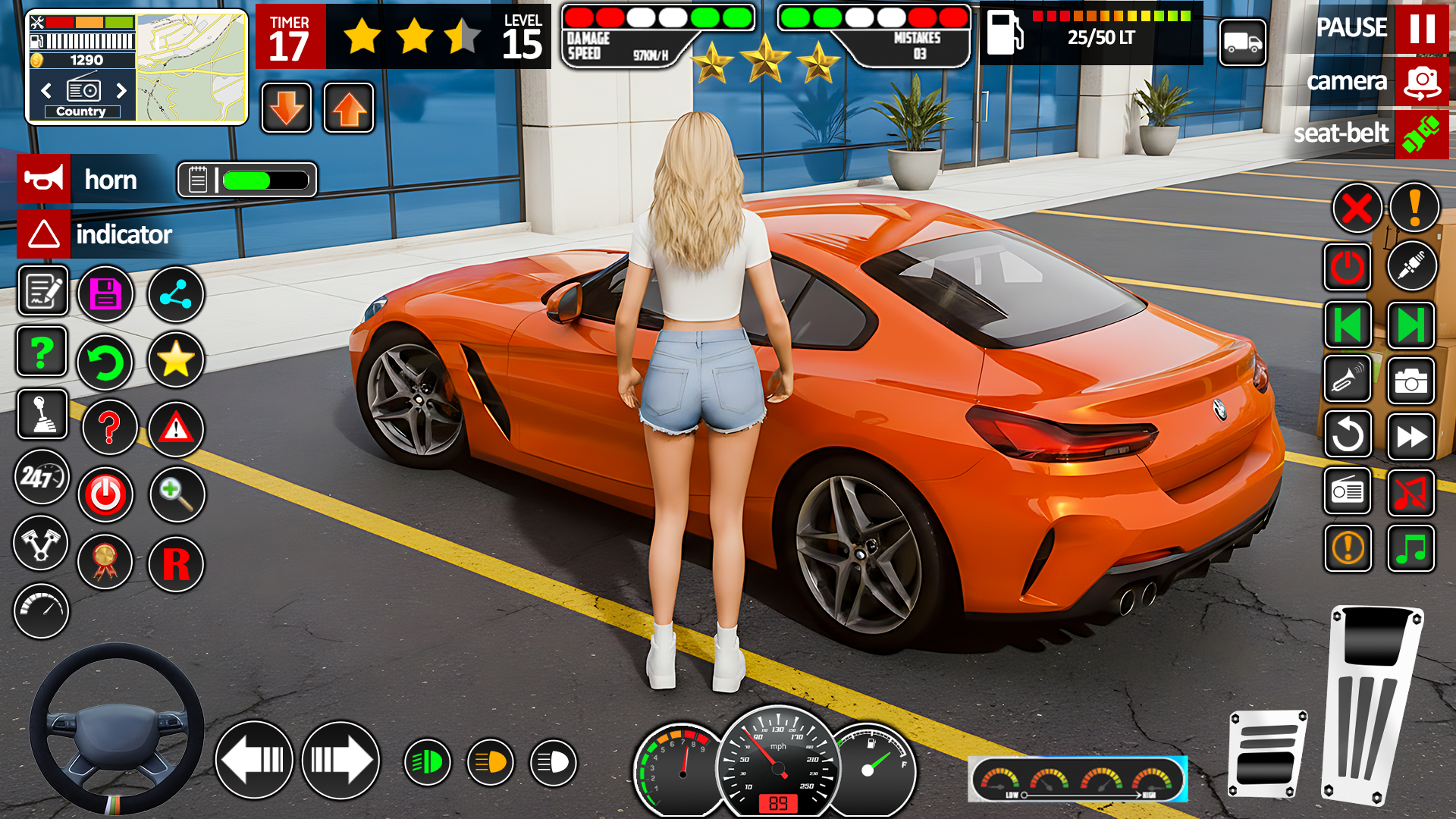Toggle the green headlight beam icon
Viewport: 1456px width, 819px height.
428,762
